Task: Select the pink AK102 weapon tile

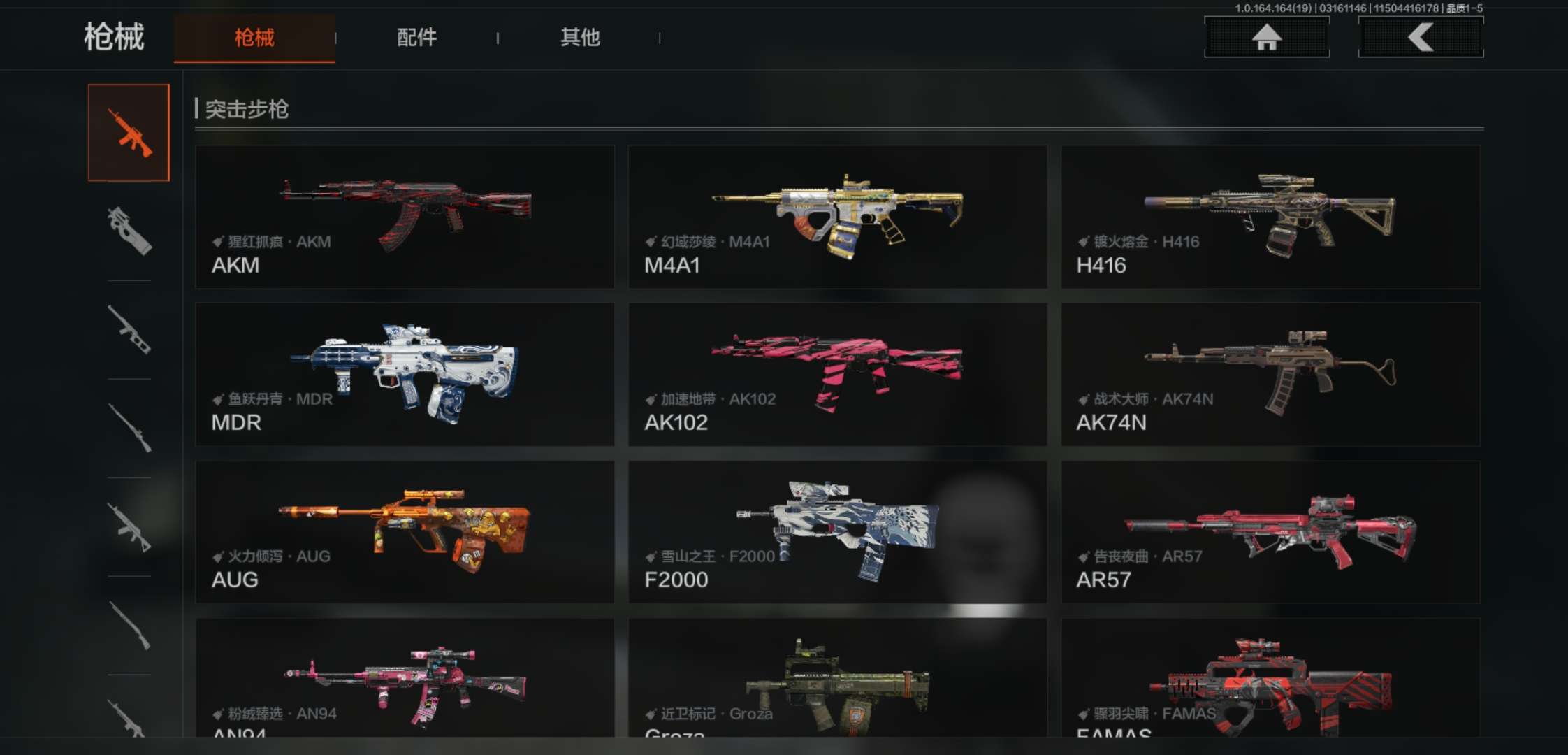Action: pos(837,374)
